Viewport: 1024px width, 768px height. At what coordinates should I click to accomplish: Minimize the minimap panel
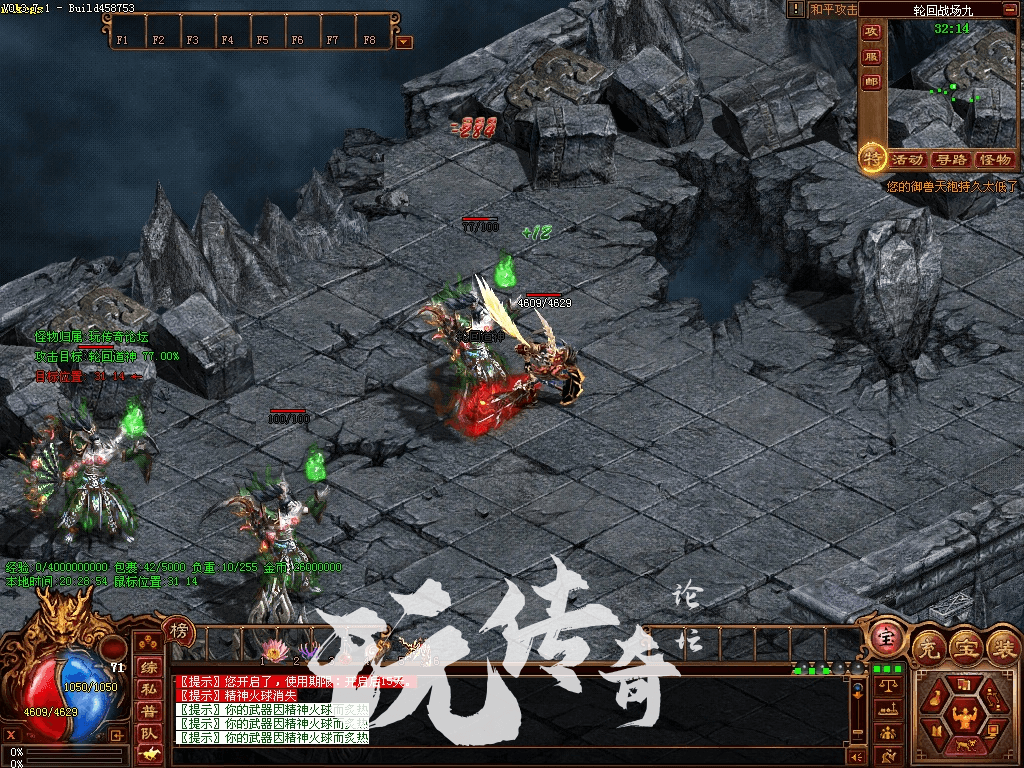[x=1012, y=9]
